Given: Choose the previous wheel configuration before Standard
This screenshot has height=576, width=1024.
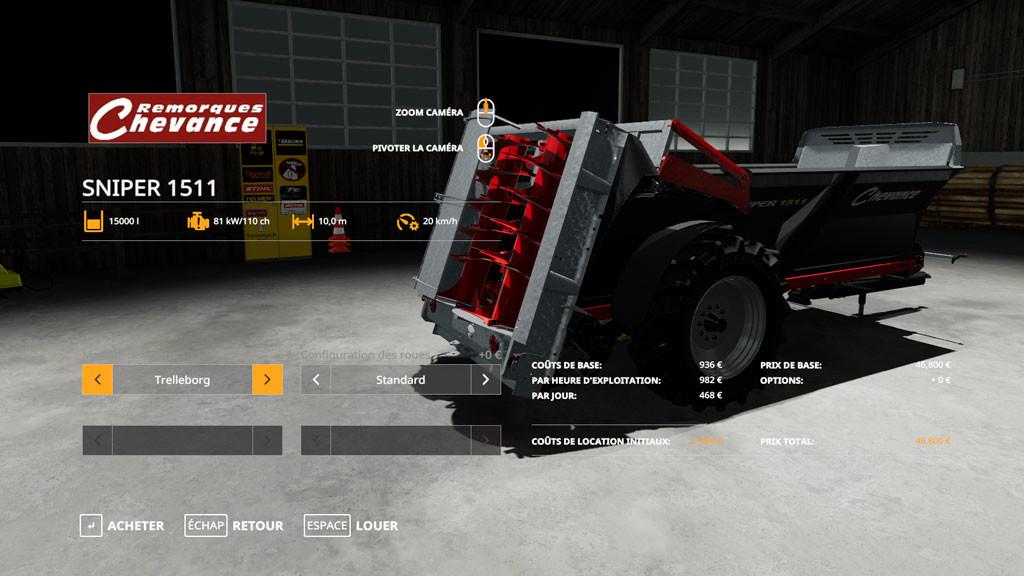Looking at the screenshot, I should [316, 380].
